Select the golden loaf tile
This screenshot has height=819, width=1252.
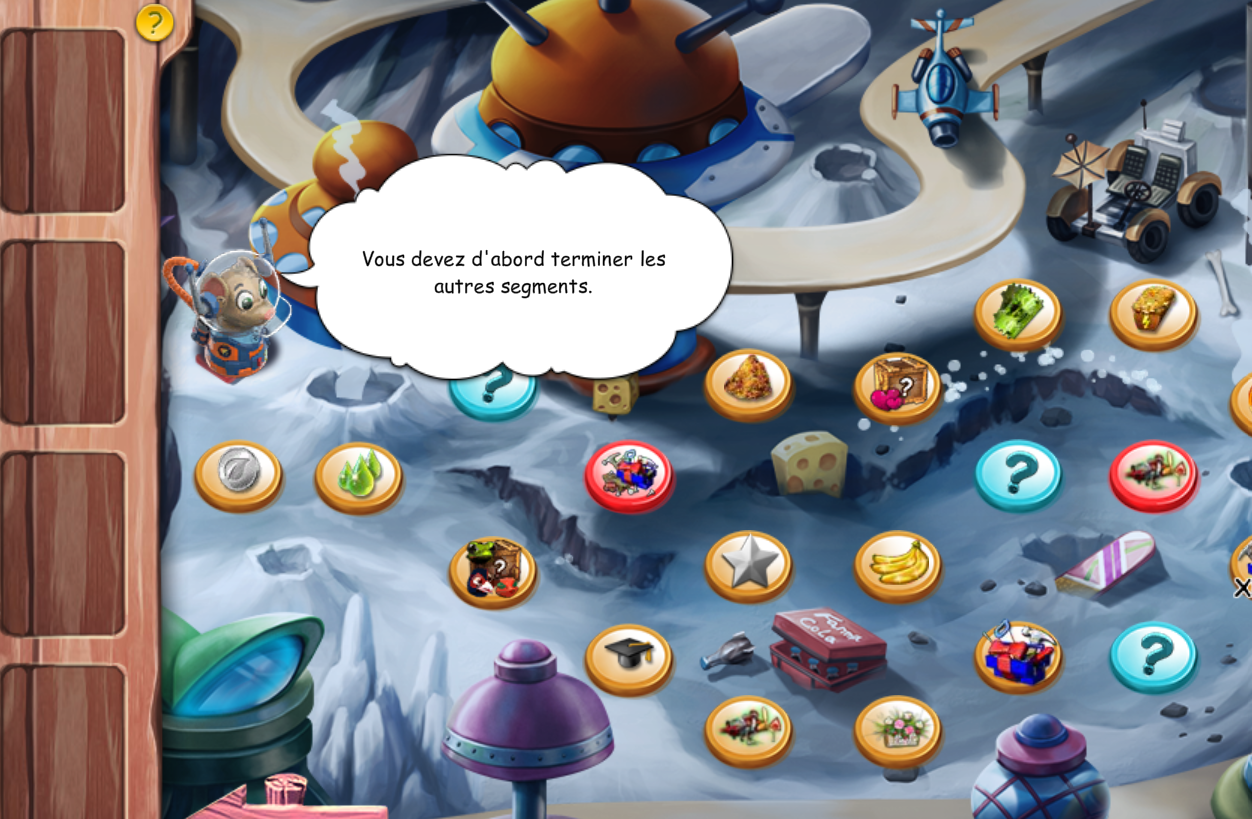point(1153,313)
